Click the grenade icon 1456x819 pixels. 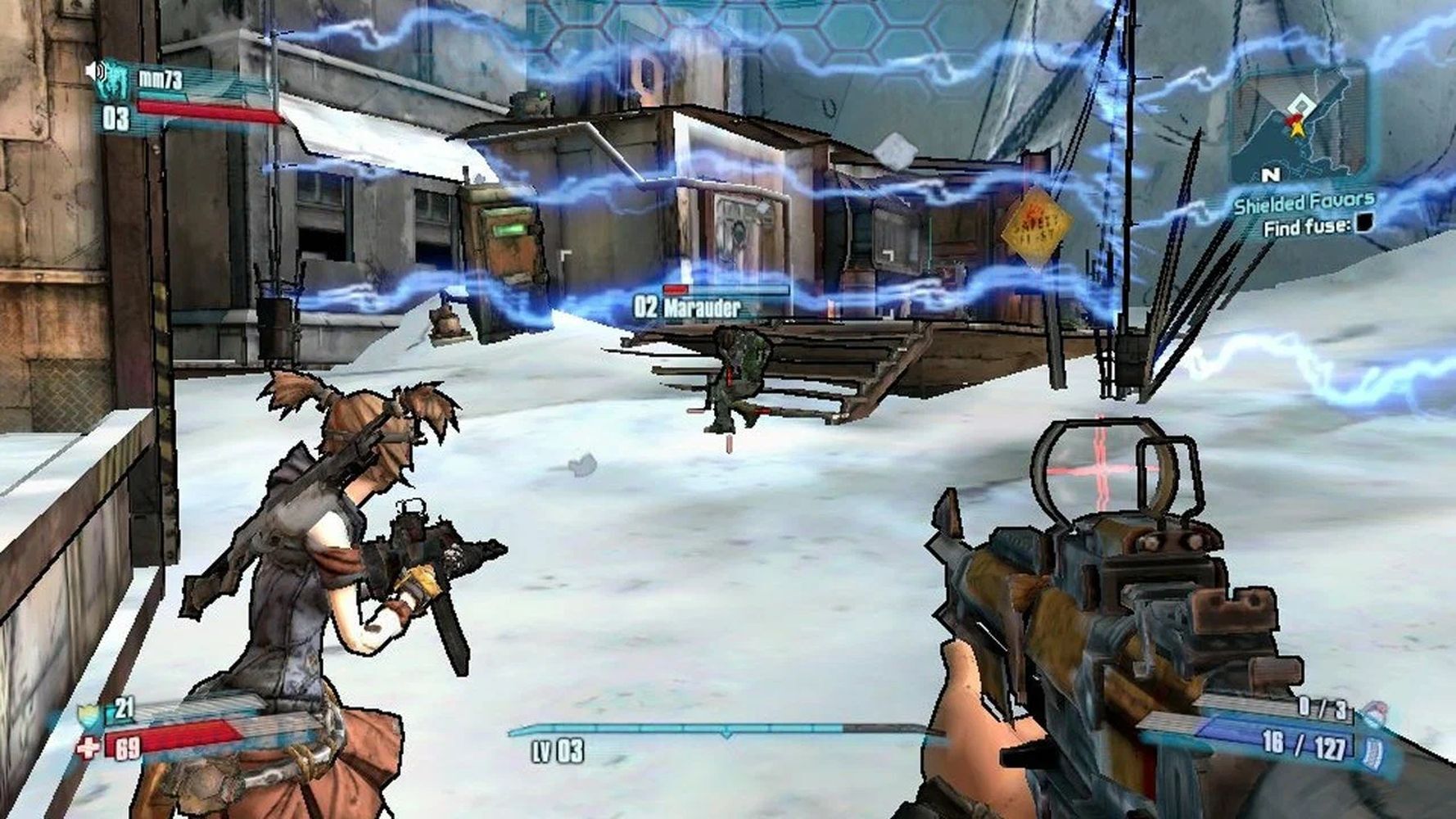1376,711
